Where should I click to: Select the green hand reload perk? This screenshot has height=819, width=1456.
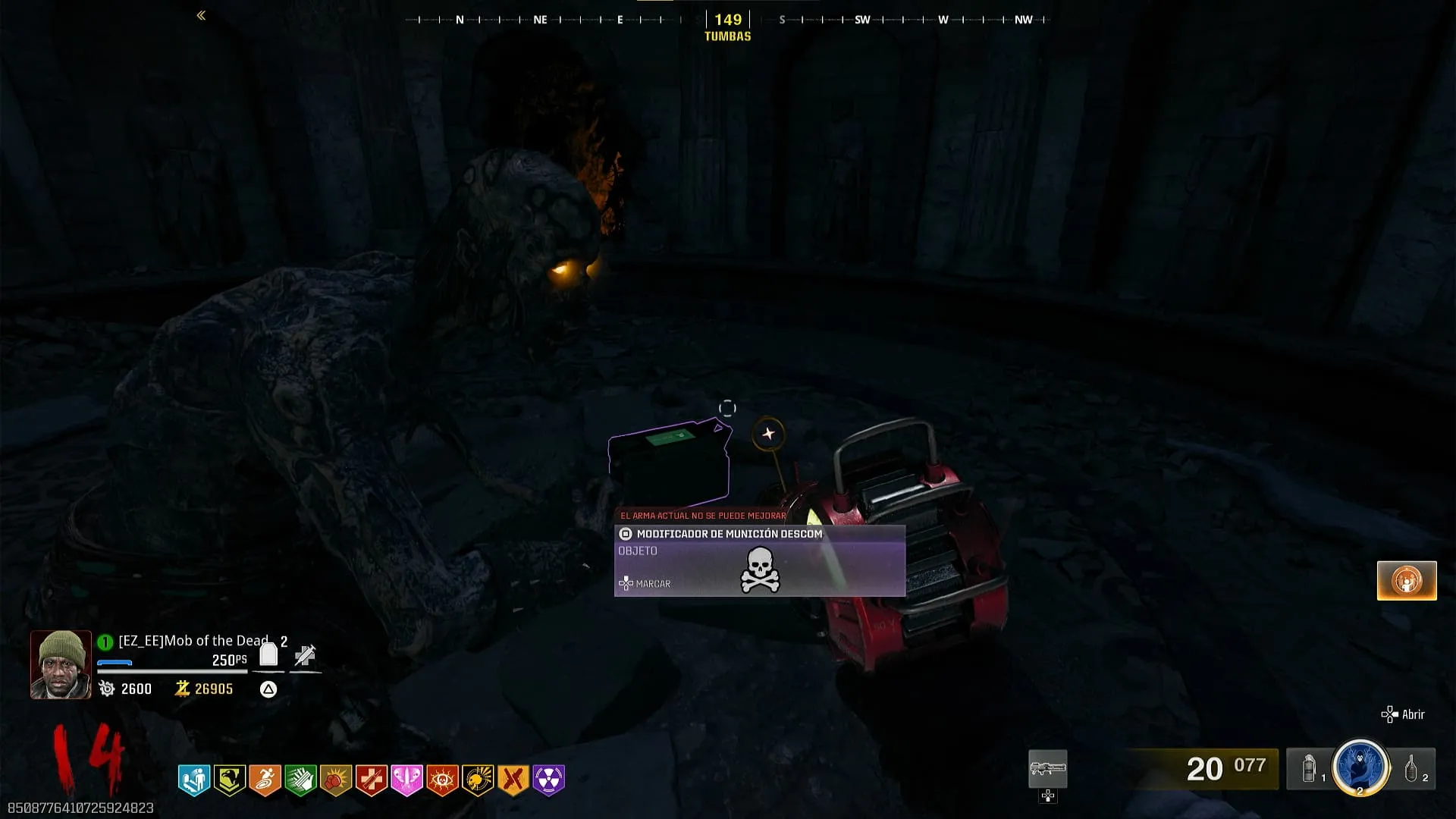(300, 780)
